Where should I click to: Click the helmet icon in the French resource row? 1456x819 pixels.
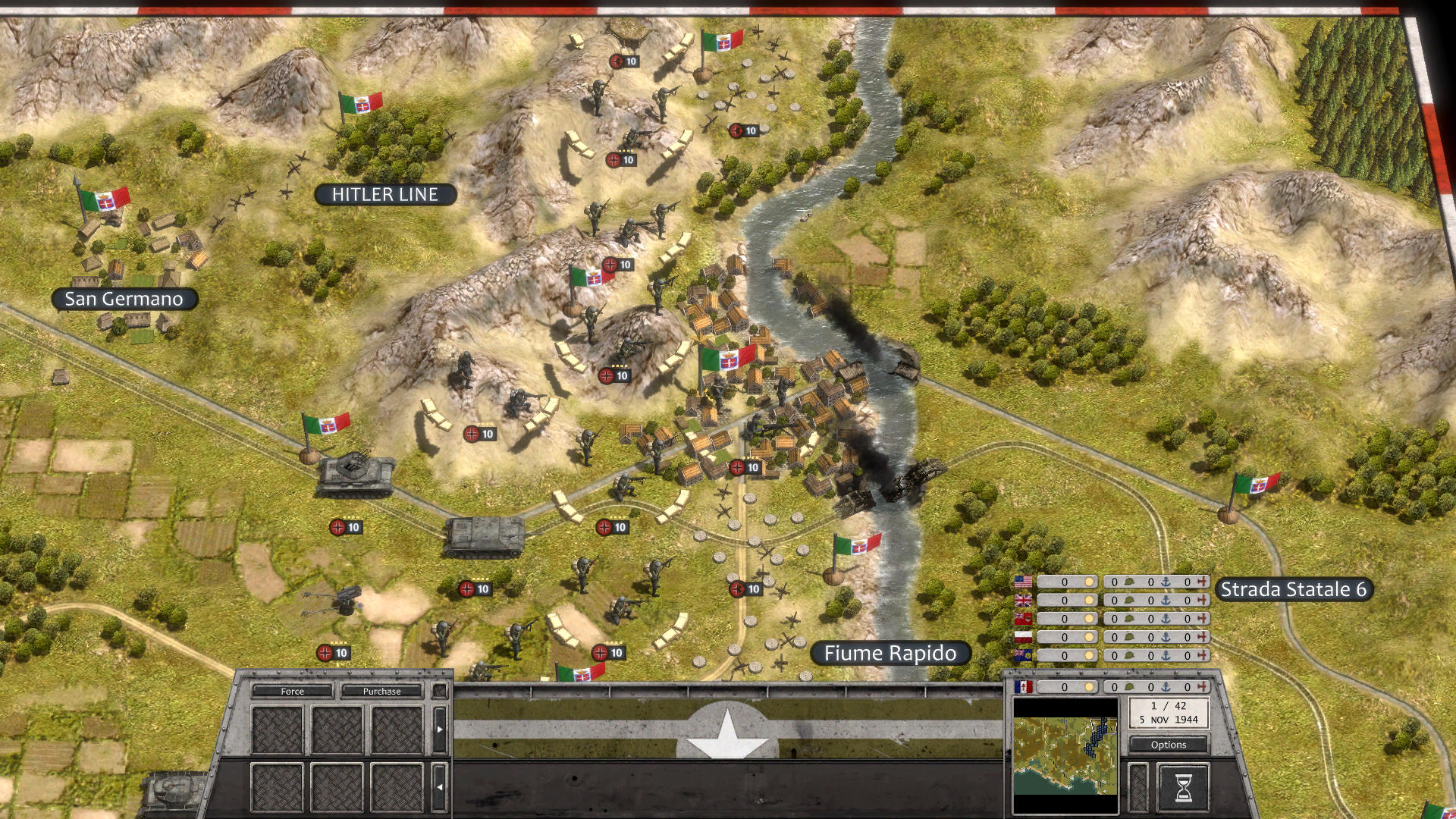click(x=1129, y=686)
